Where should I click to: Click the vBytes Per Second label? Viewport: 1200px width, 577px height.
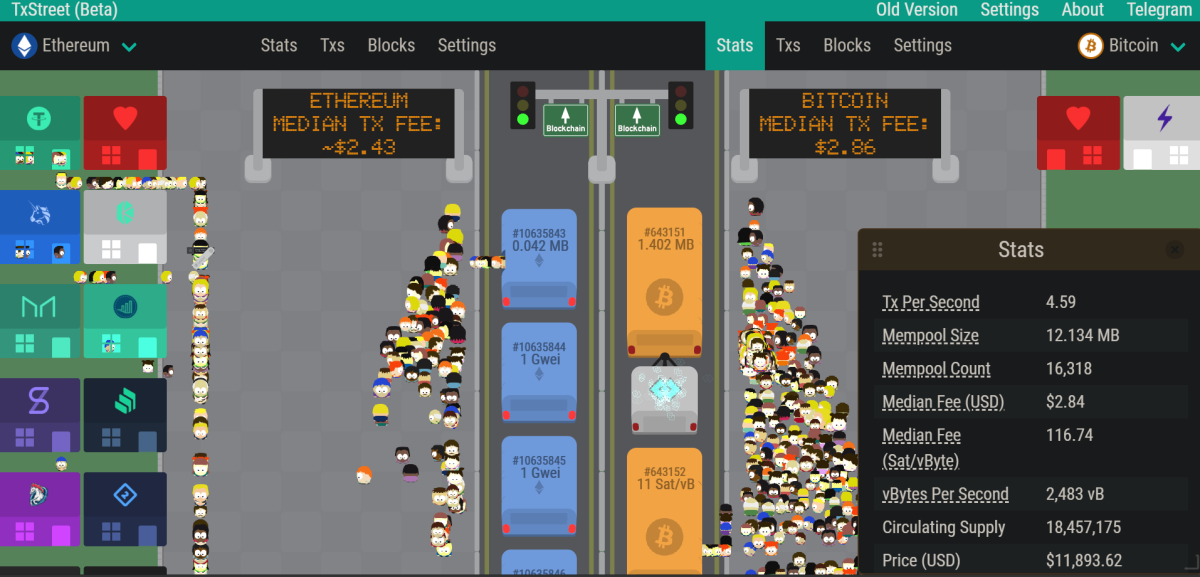click(945, 494)
